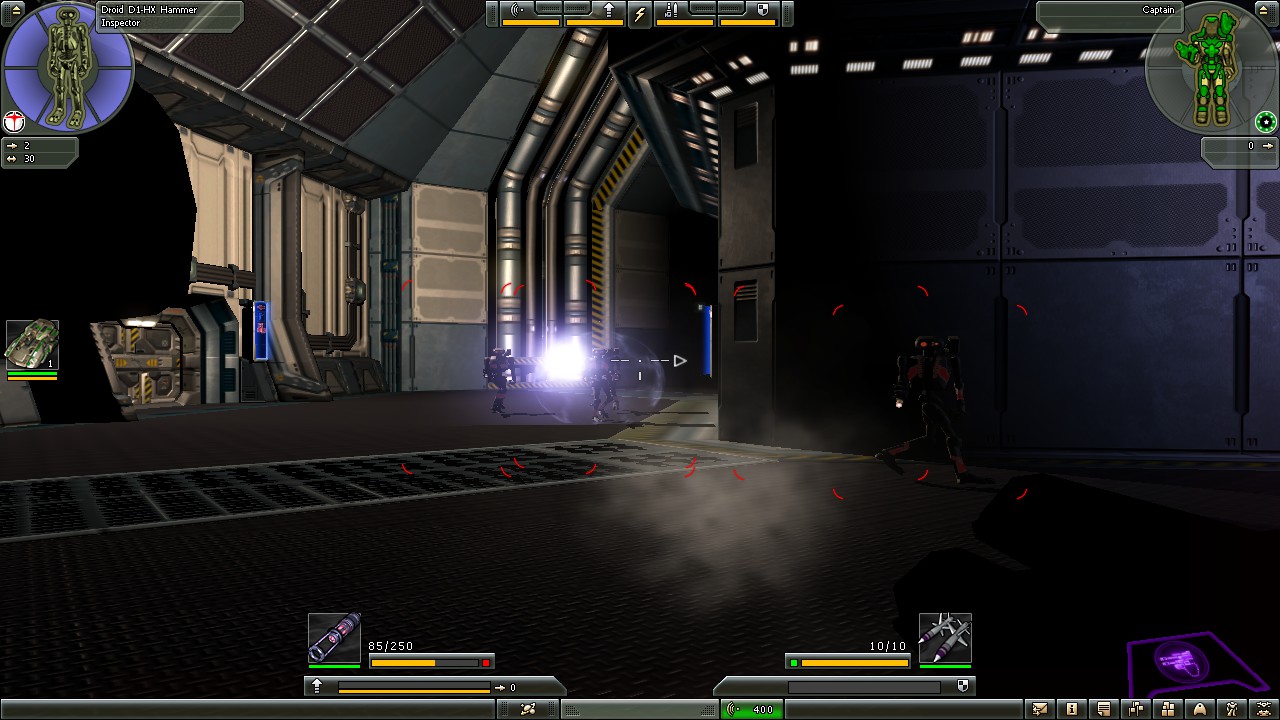The height and width of the screenshot is (720, 1280).
Task: Open the message envelope icon in taskbar
Action: pos(1039,710)
